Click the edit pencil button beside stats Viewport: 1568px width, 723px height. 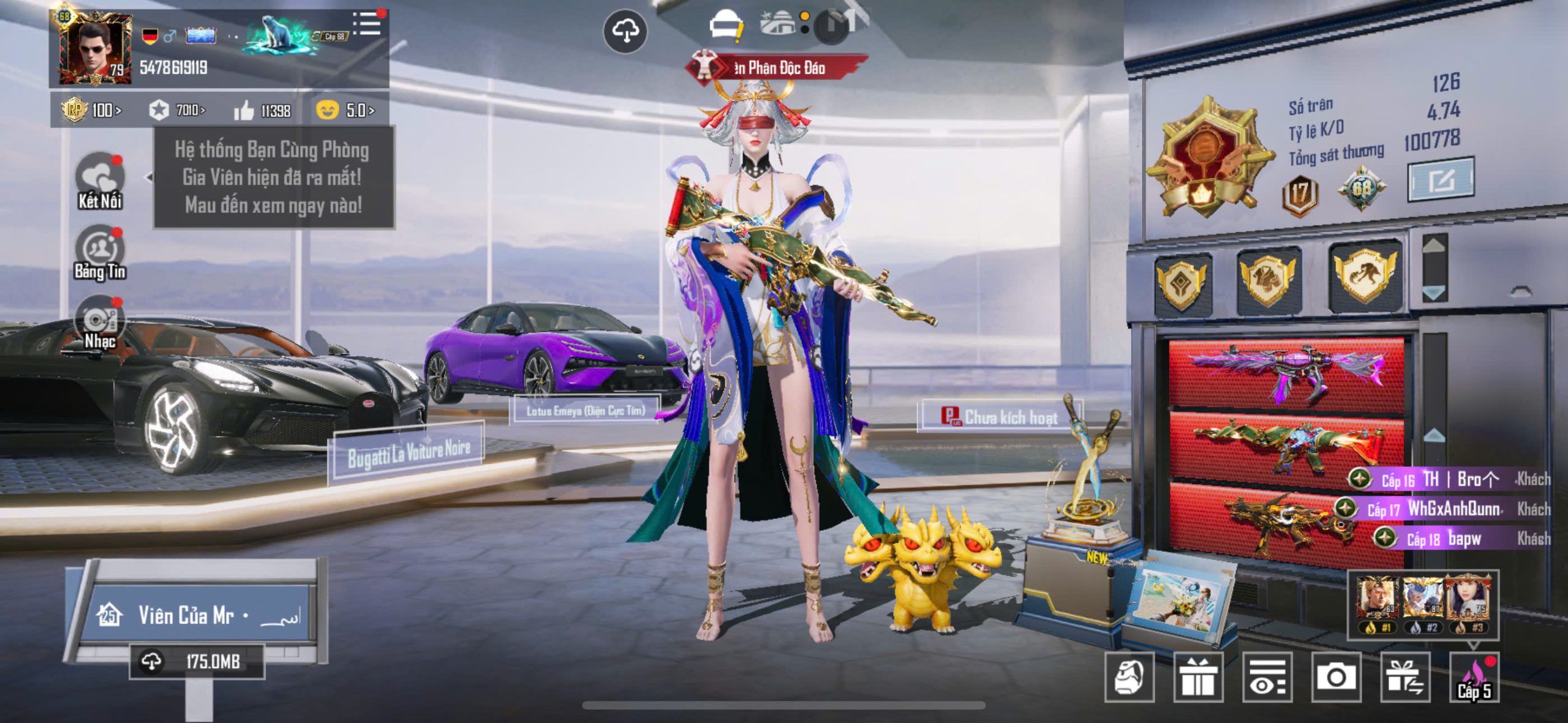point(1441,180)
